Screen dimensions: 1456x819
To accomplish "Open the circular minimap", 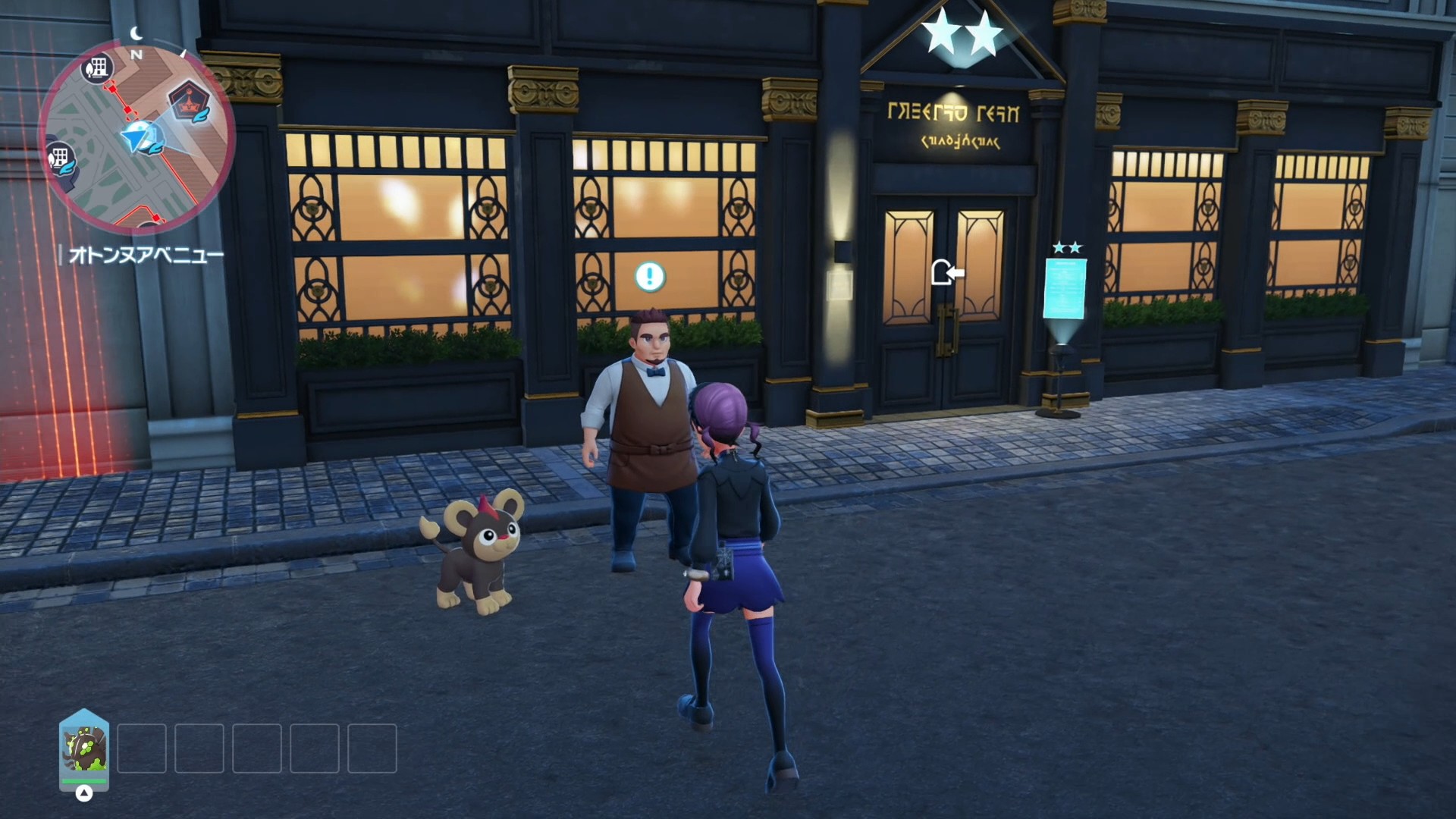I will point(137,135).
